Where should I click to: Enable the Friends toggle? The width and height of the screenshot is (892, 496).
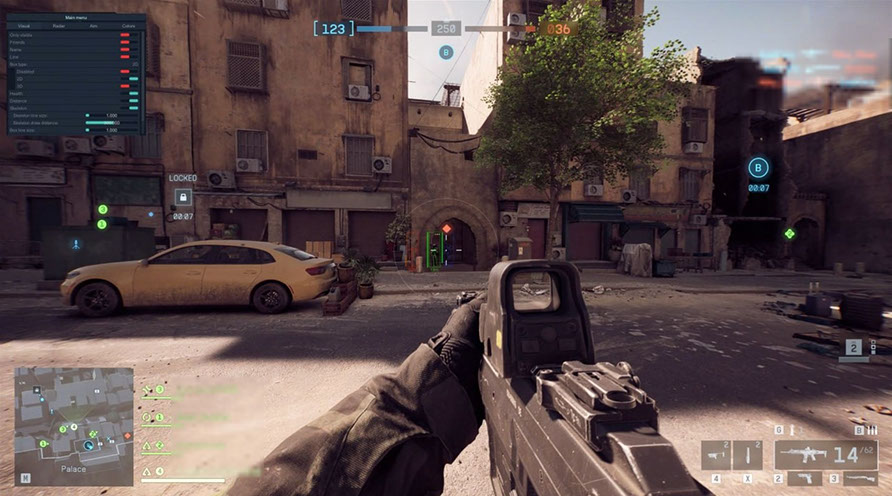coord(126,43)
